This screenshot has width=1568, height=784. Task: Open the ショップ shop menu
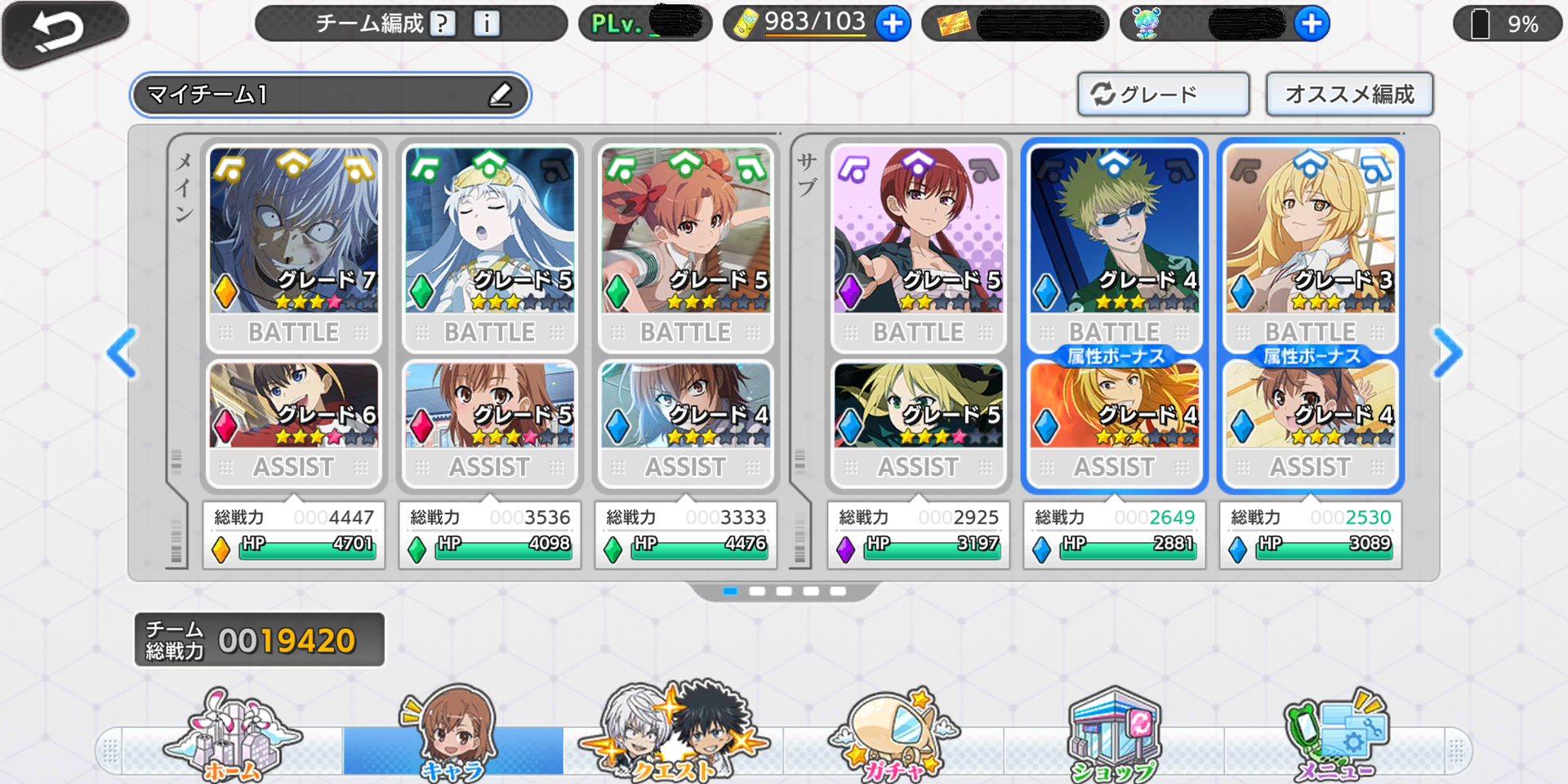1114,737
